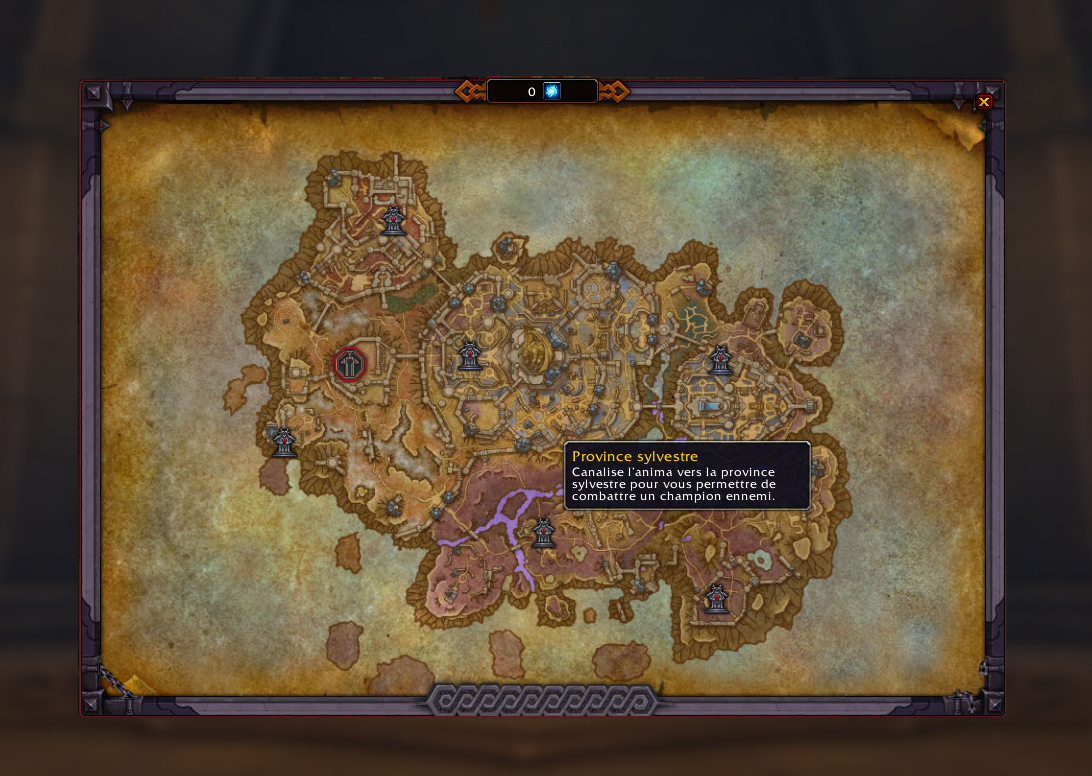Select the conductor marker left of the golden emblem
The width and height of the screenshot is (1092, 776).
(x=470, y=356)
